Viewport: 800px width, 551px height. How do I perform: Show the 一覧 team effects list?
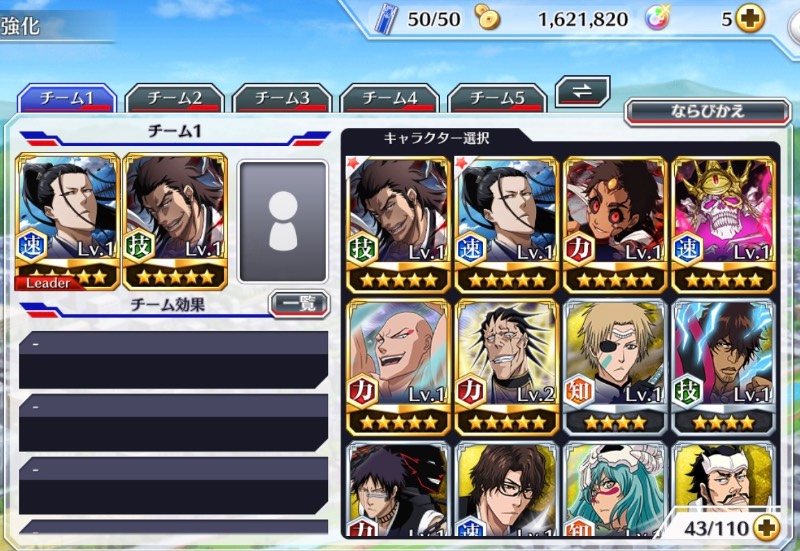[299, 303]
